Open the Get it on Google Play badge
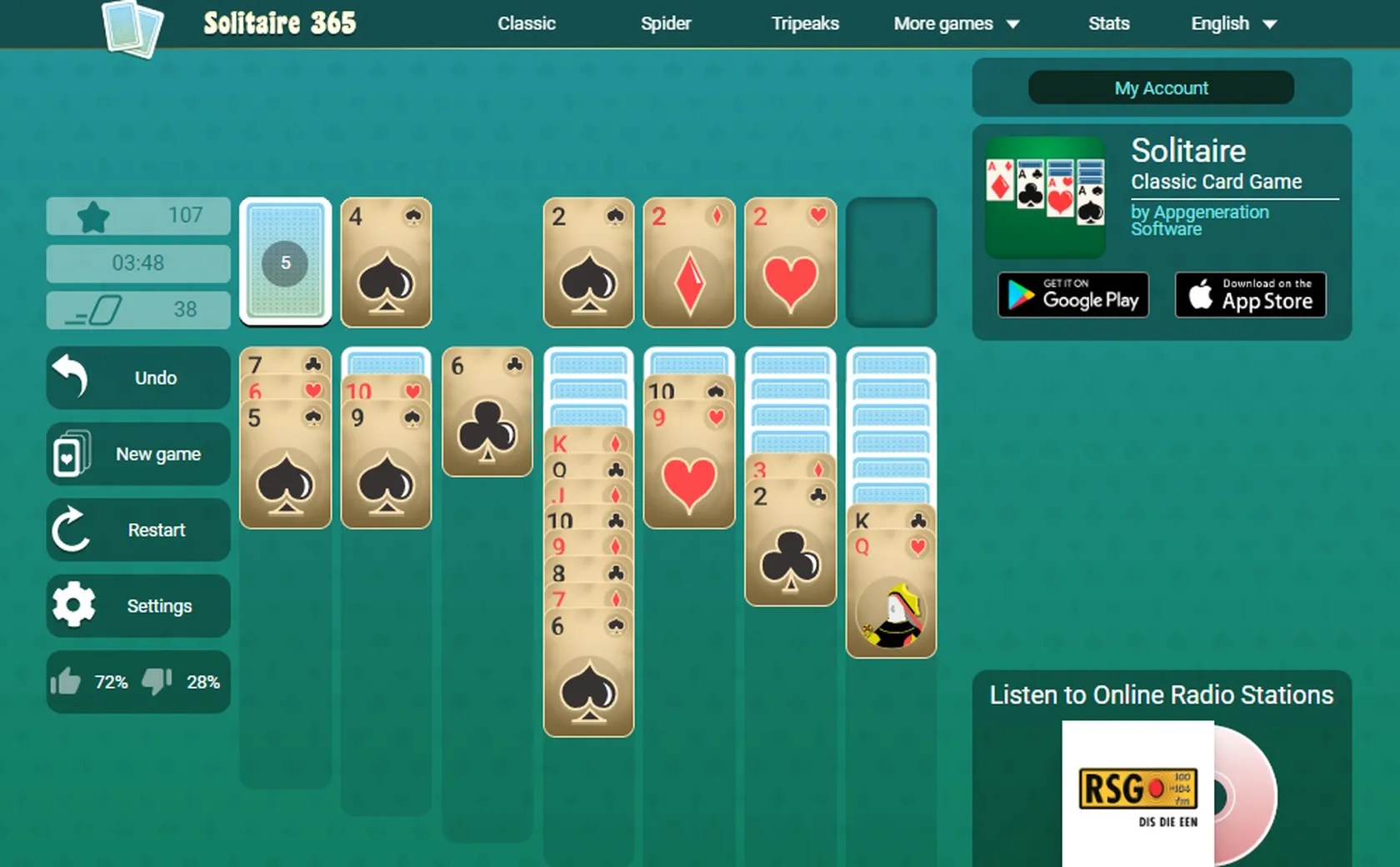This screenshot has width=1400, height=867. click(1072, 294)
